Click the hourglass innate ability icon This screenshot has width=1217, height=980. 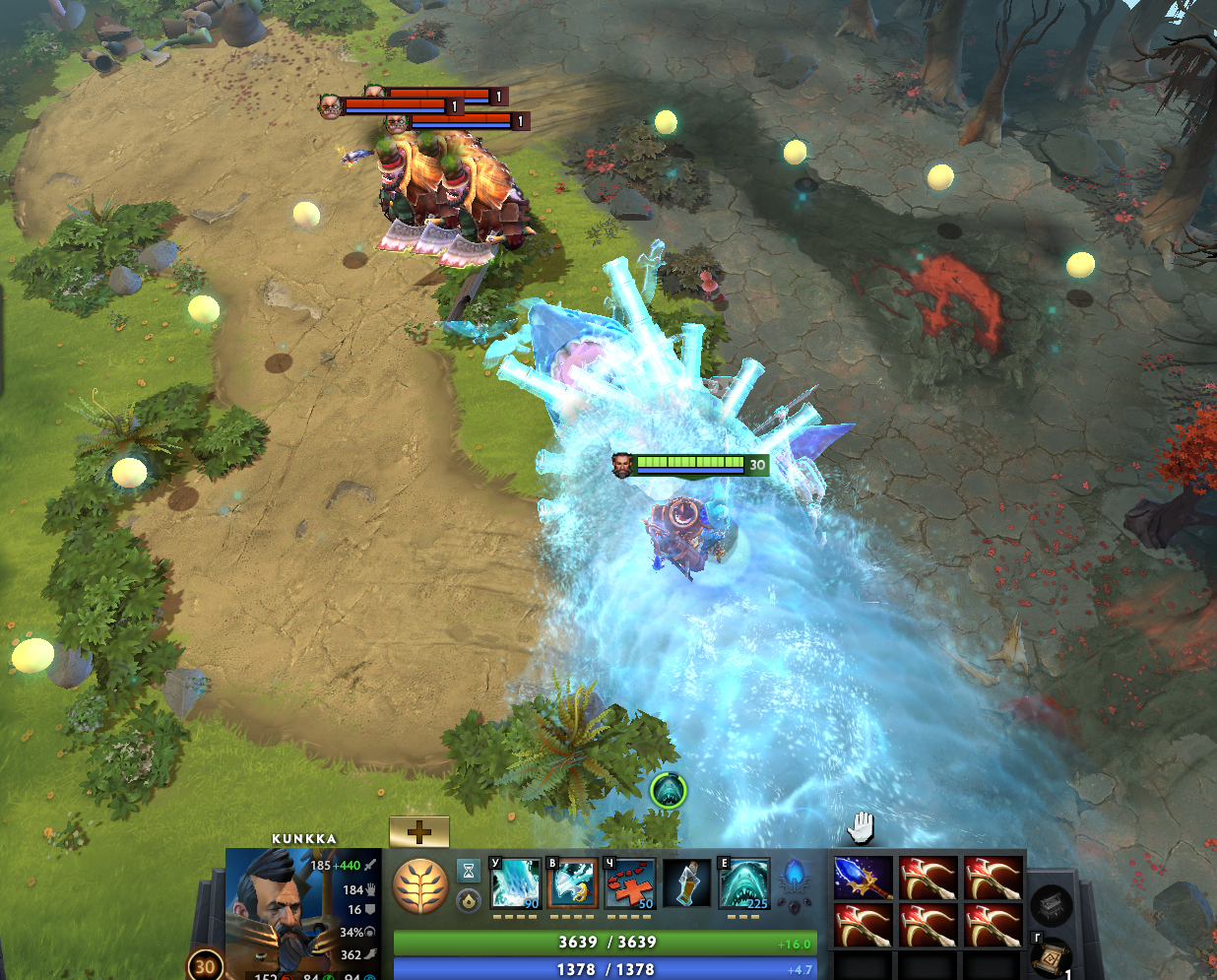tap(469, 871)
